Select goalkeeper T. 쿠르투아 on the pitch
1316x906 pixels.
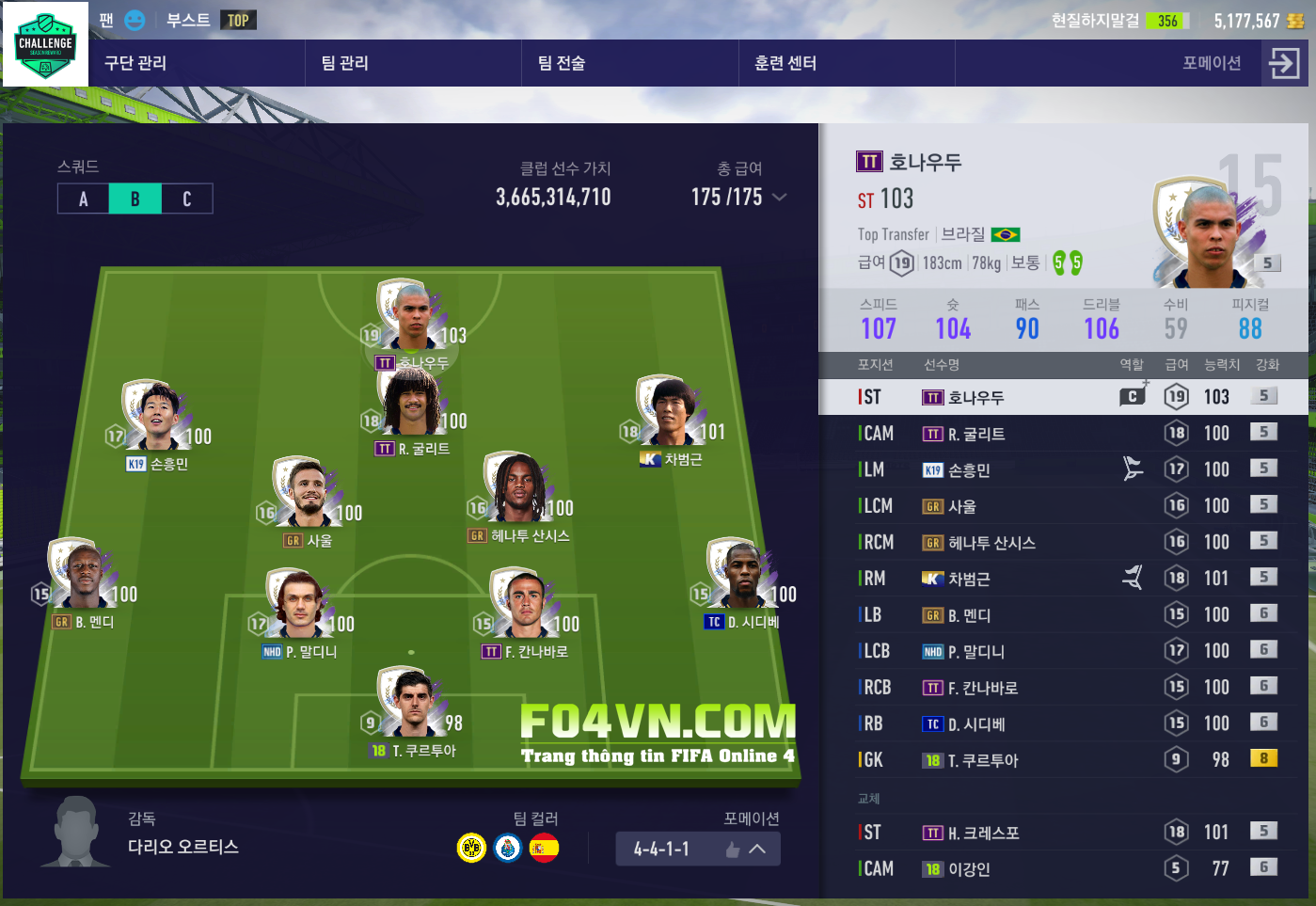pos(412,706)
